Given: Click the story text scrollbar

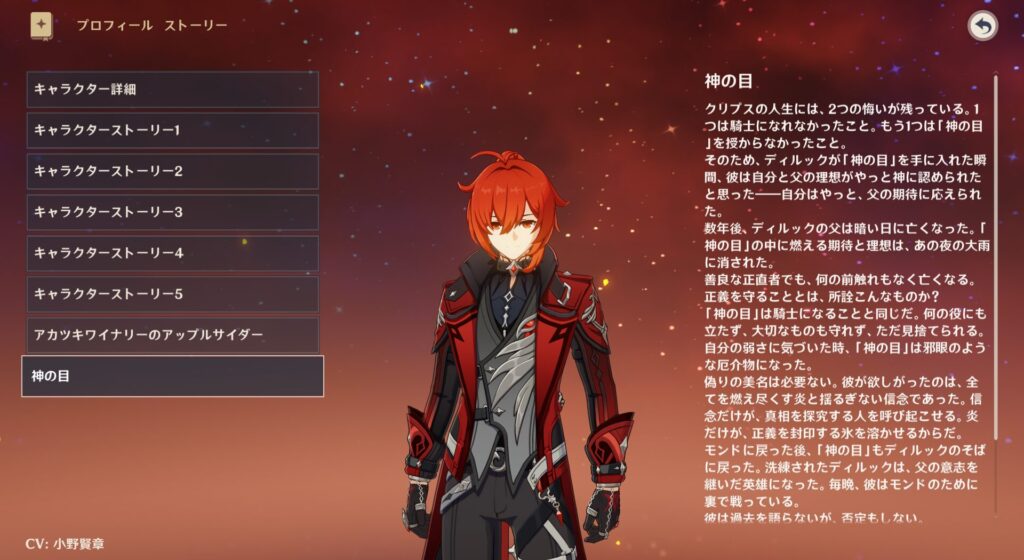Looking at the screenshot, I should click(995, 300).
